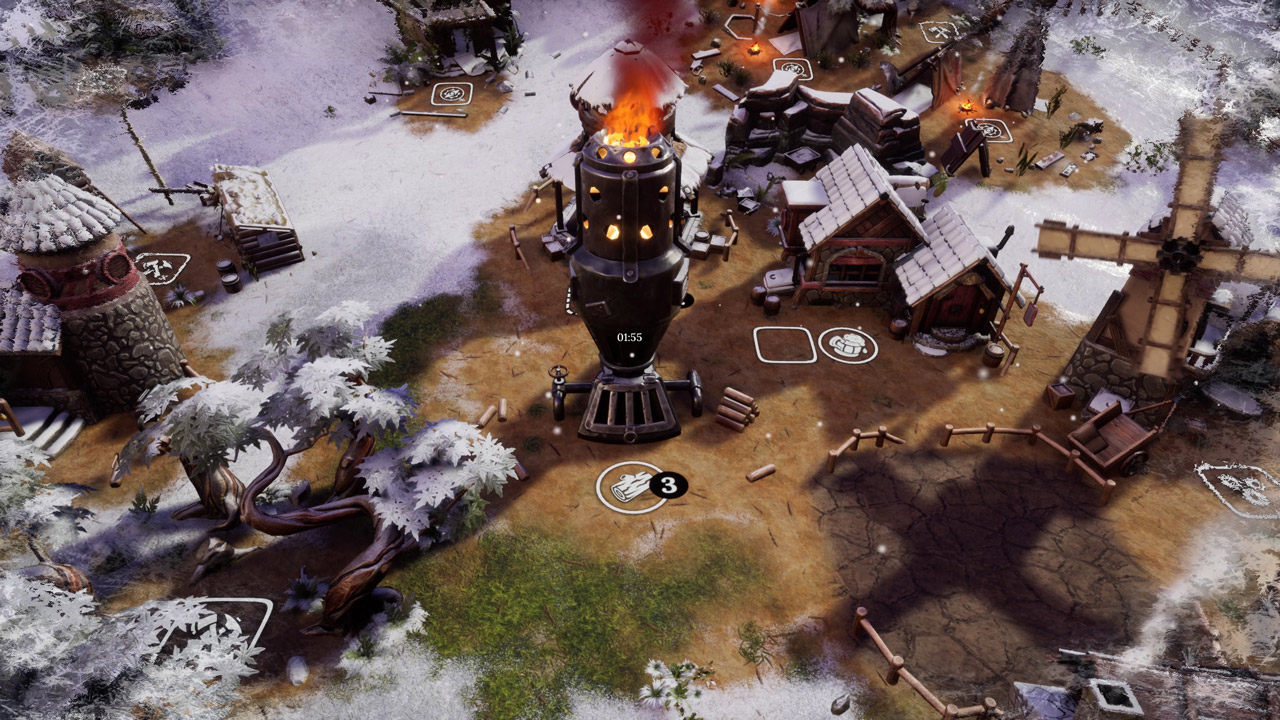The width and height of the screenshot is (1280, 720).
Task: Click the beer mug circle marker
Action: click(x=848, y=345)
